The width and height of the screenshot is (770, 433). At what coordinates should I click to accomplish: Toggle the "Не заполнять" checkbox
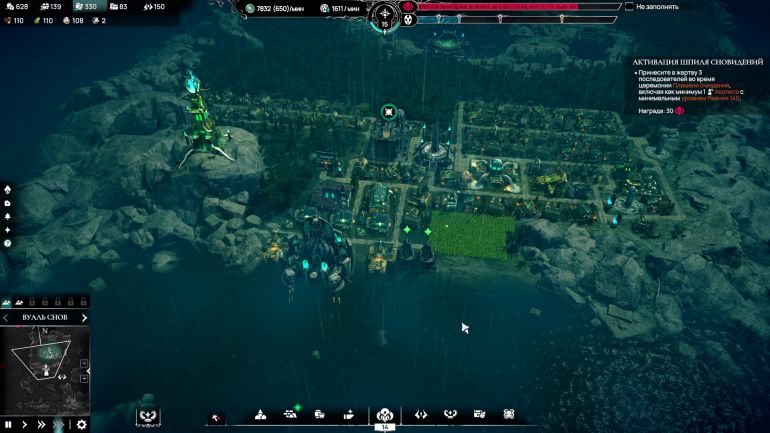coord(629,6)
